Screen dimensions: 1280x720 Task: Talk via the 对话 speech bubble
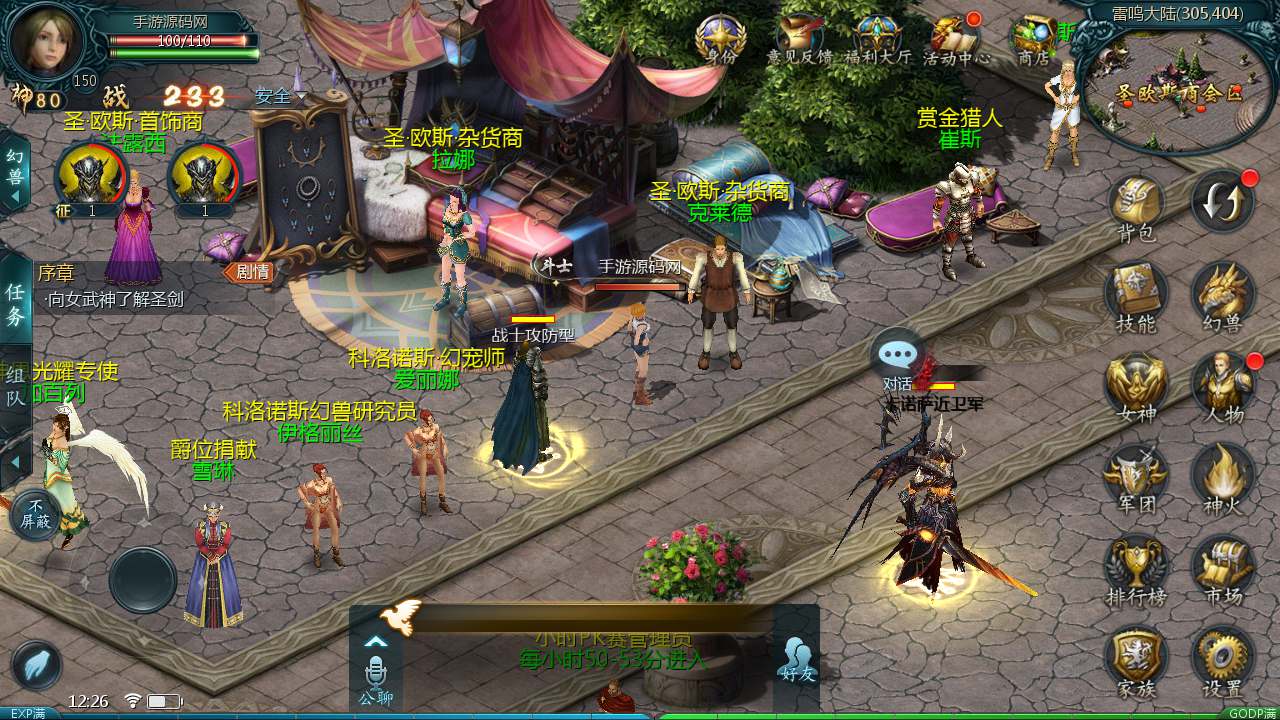click(x=897, y=355)
